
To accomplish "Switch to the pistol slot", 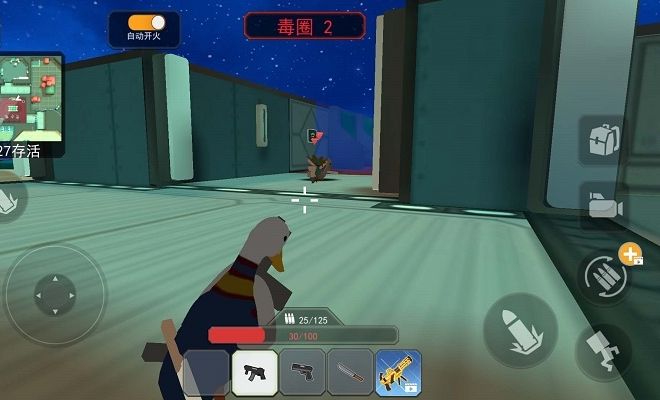I will (302, 373).
